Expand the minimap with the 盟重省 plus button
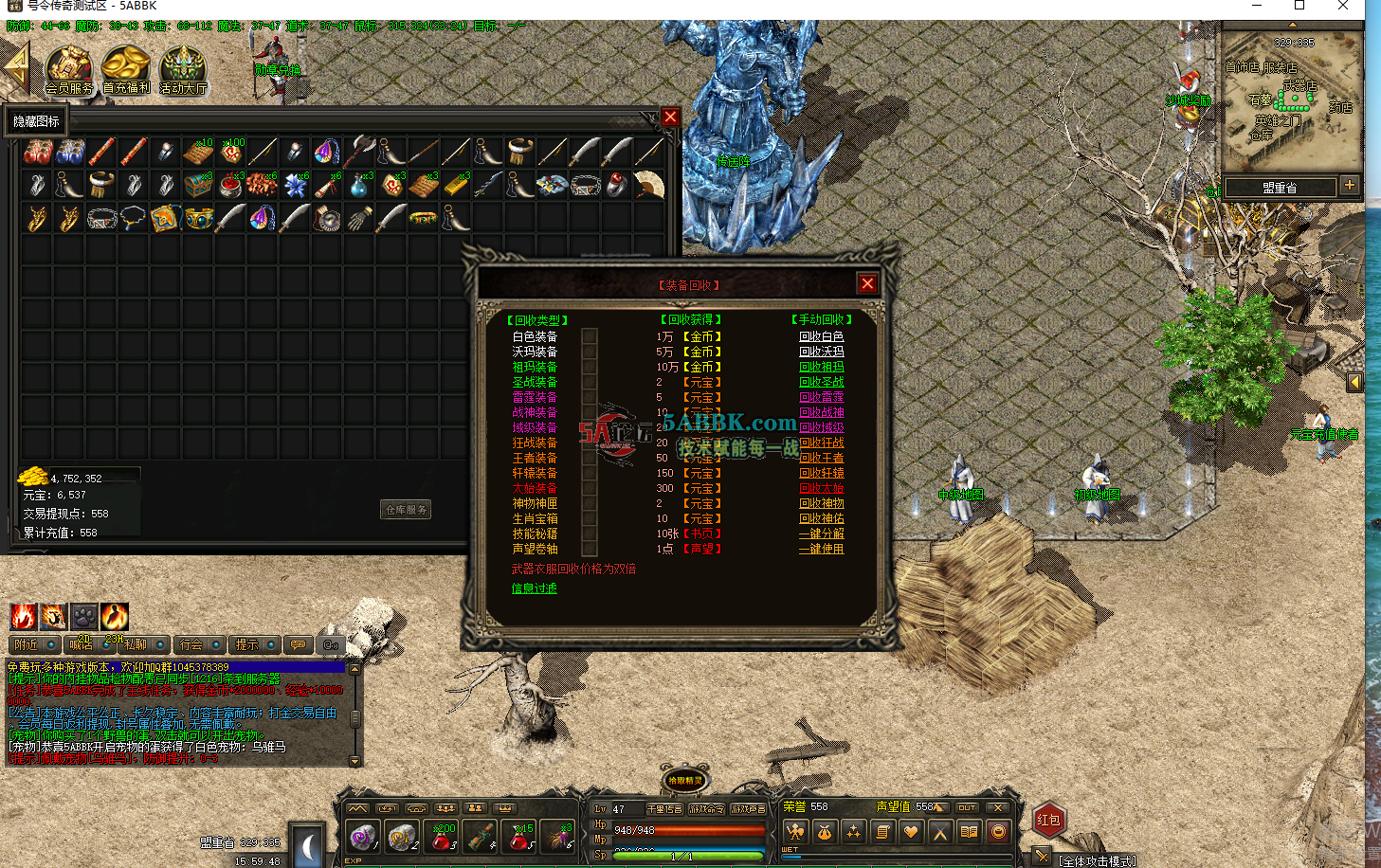Screen dimensions: 1381x868 1348,187
